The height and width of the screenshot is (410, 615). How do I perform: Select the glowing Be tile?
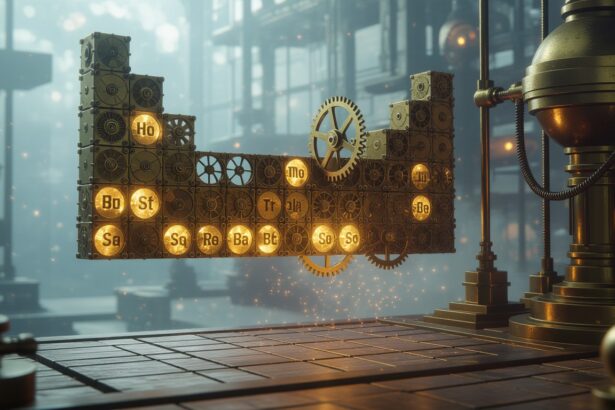point(421,208)
